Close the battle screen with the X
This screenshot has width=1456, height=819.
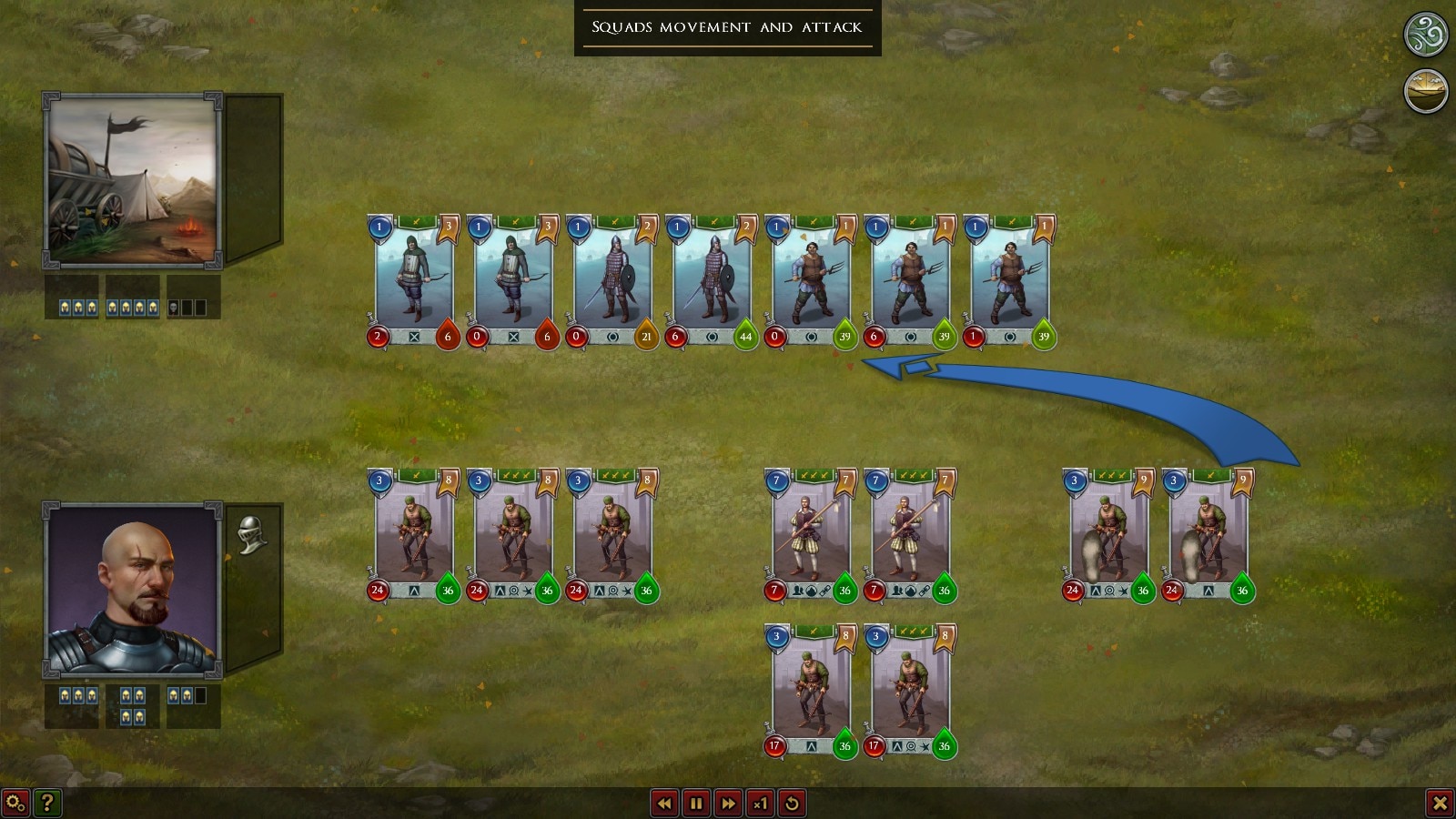click(x=1440, y=803)
